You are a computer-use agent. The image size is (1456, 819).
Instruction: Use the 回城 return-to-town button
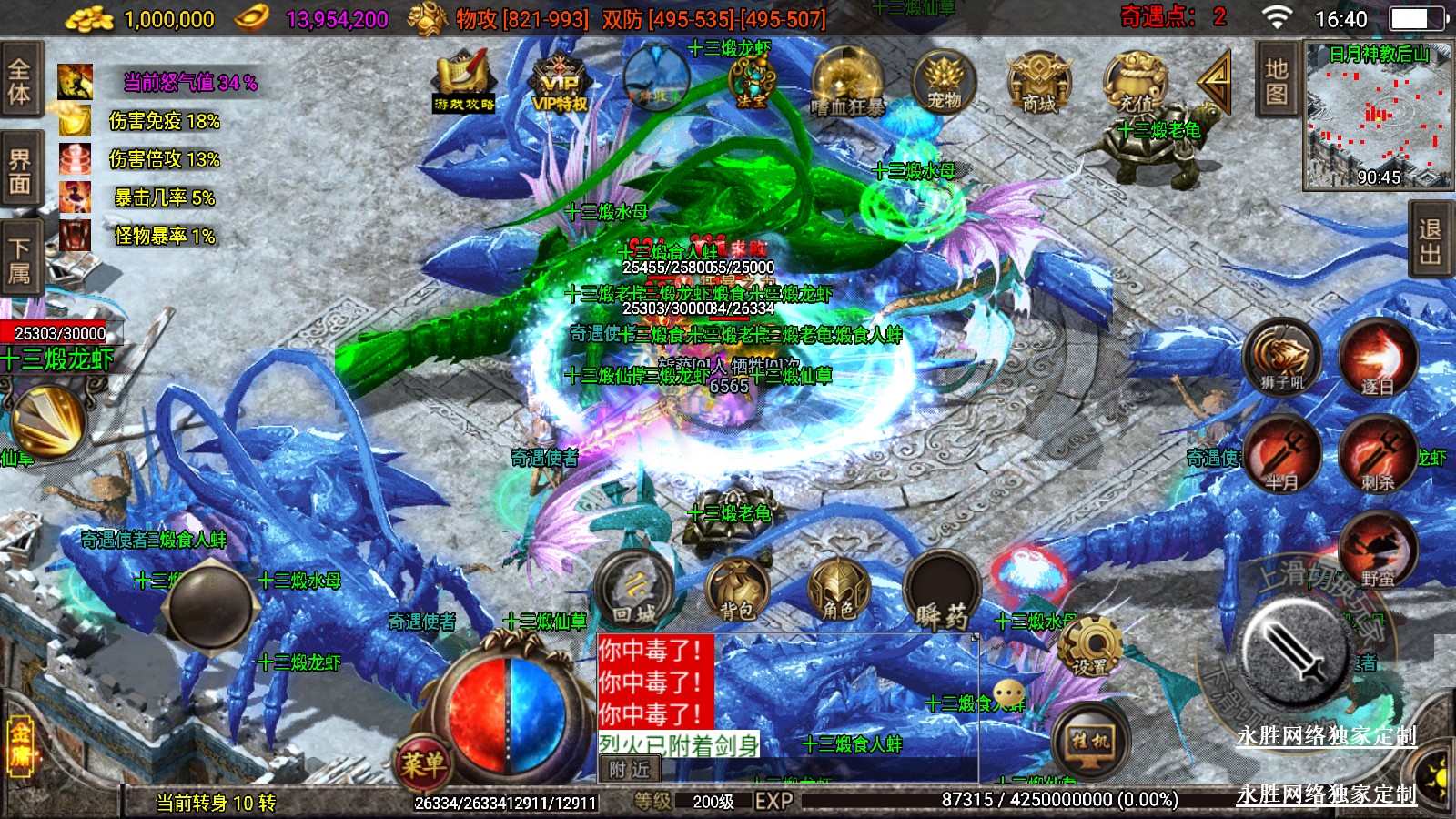[x=634, y=589]
